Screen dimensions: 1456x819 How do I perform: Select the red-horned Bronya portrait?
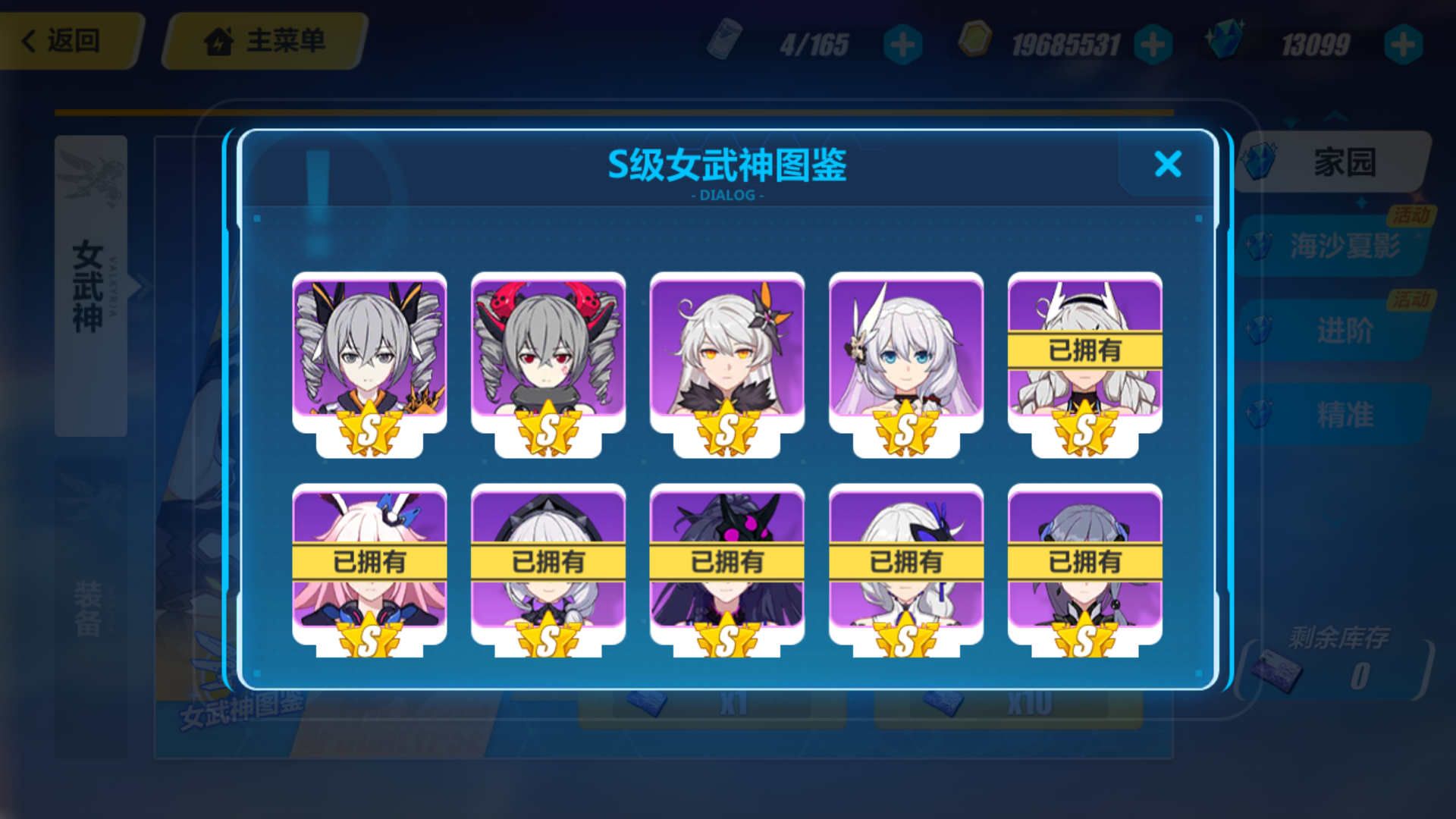pos(548,356)
